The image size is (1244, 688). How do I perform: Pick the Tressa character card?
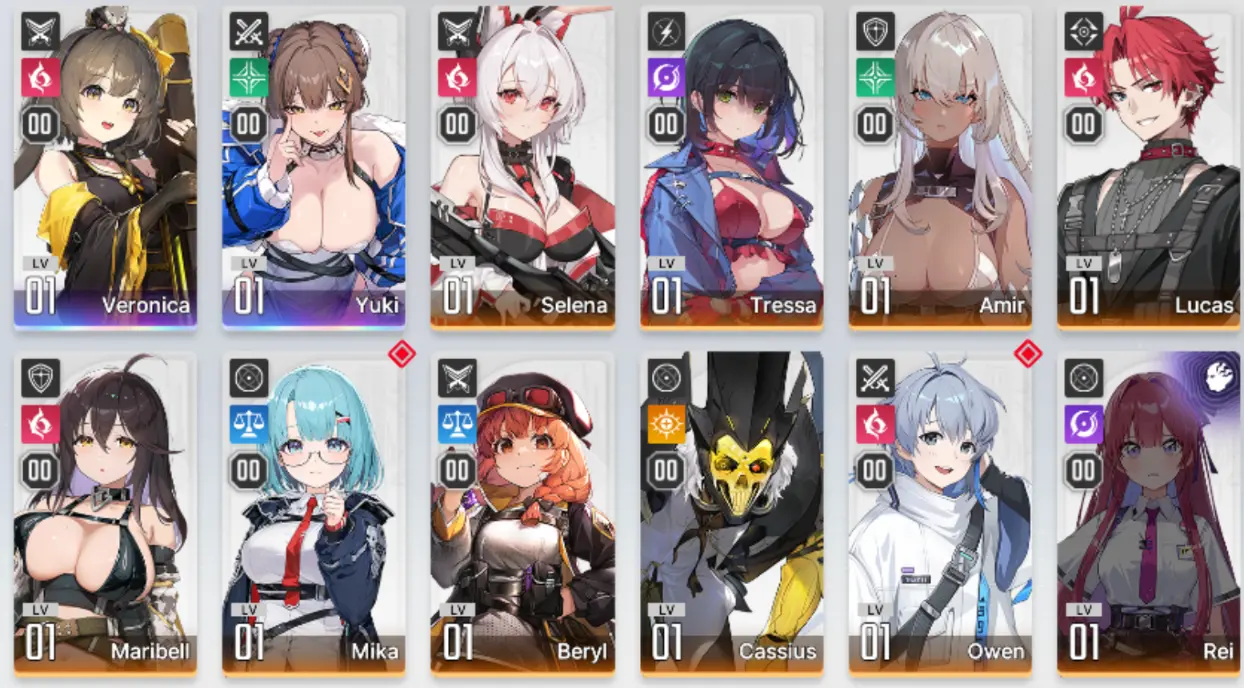[x=731, y=167]
